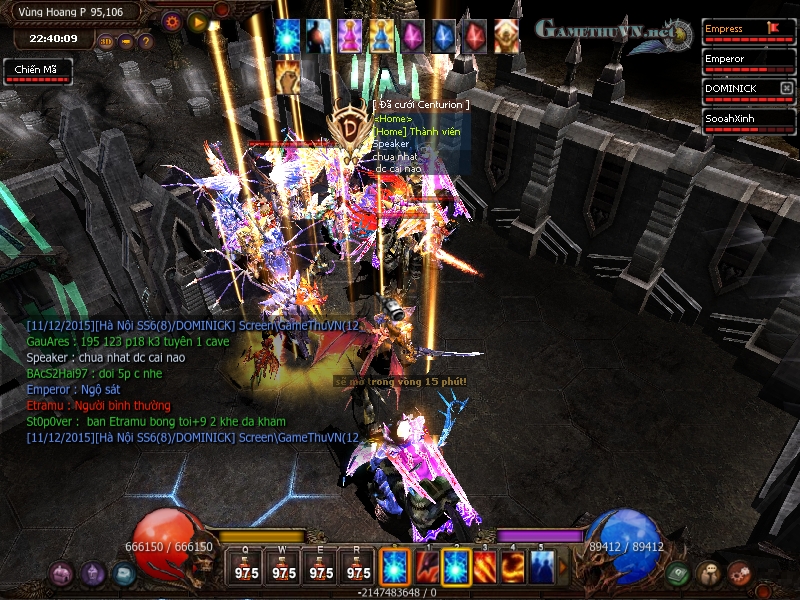Open the question mark help button
800x600 pixels.
pos(145,42)
